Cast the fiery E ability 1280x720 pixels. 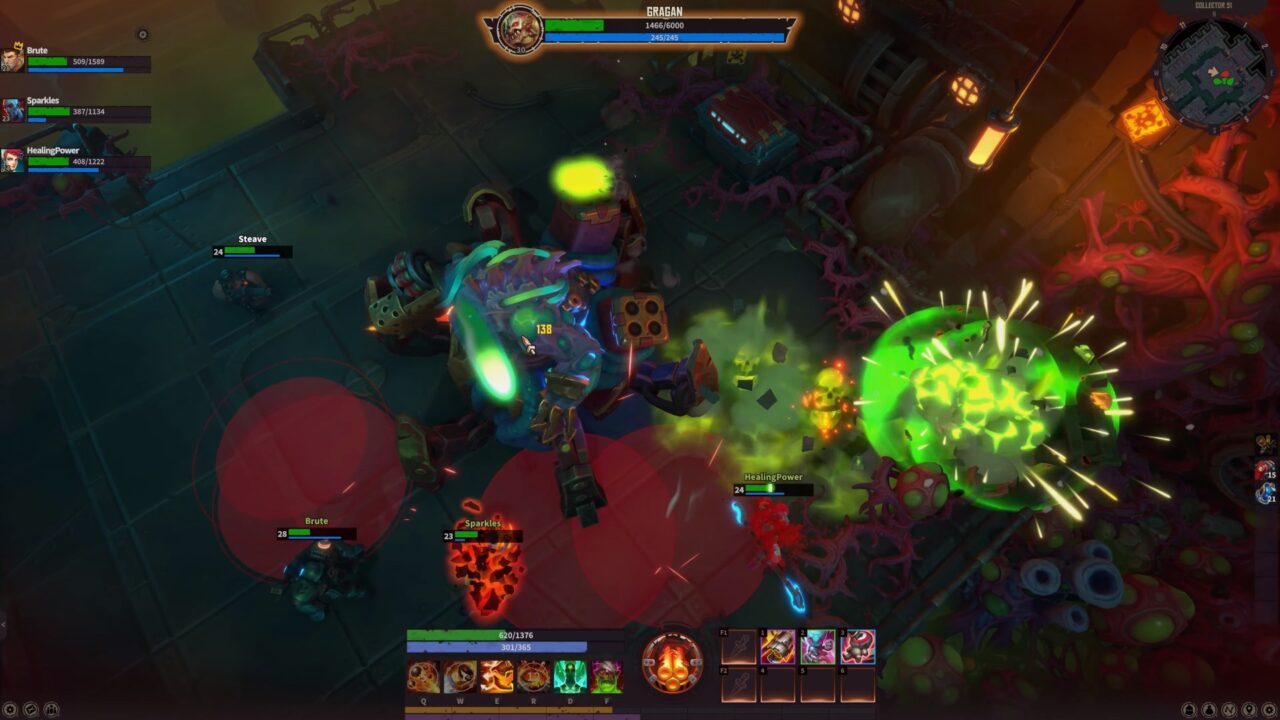pyautogui.click(x=497, y=677)
